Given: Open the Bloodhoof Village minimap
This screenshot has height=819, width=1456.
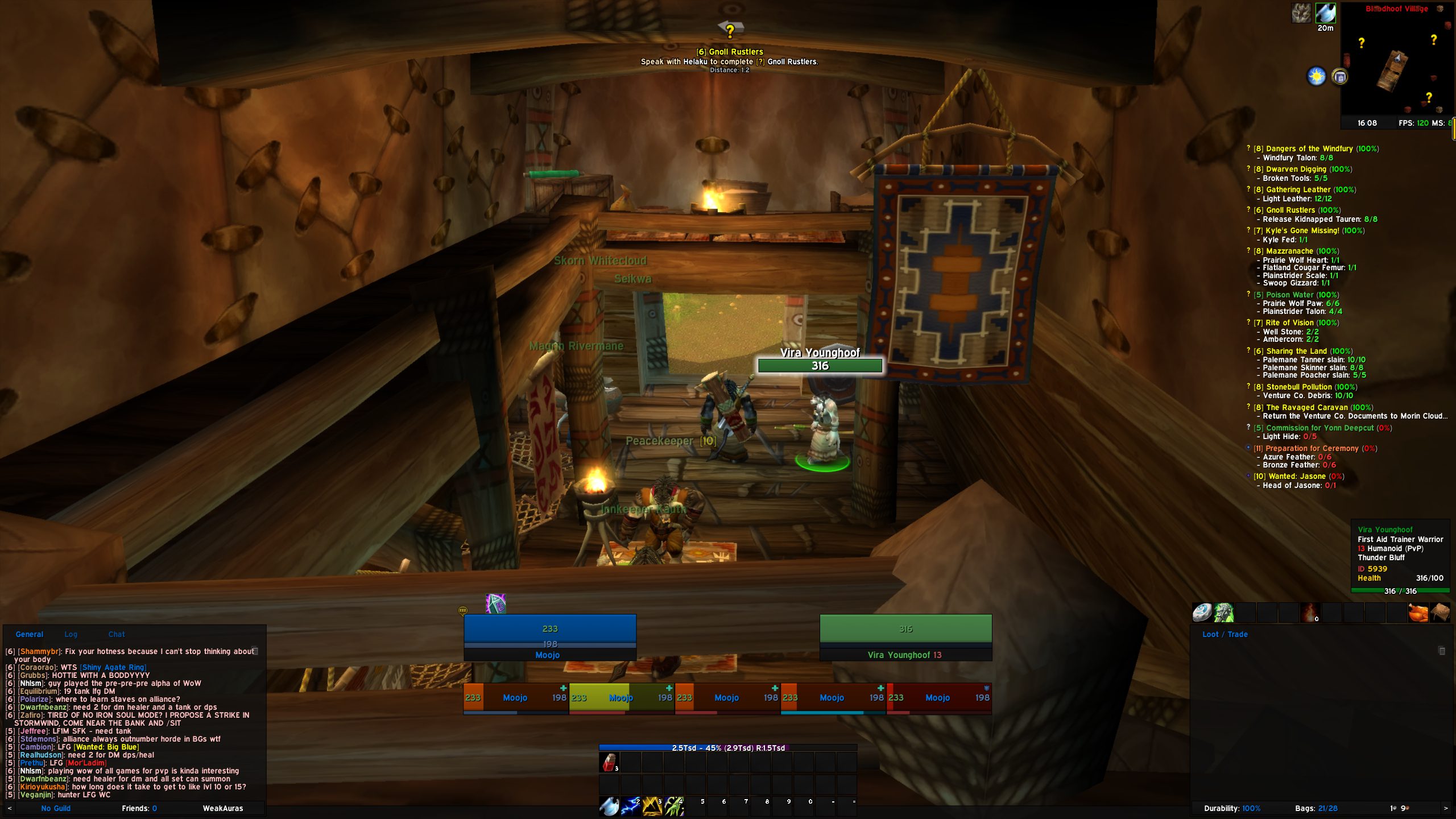Looking at the screenshot, I should click(1396, 63).
